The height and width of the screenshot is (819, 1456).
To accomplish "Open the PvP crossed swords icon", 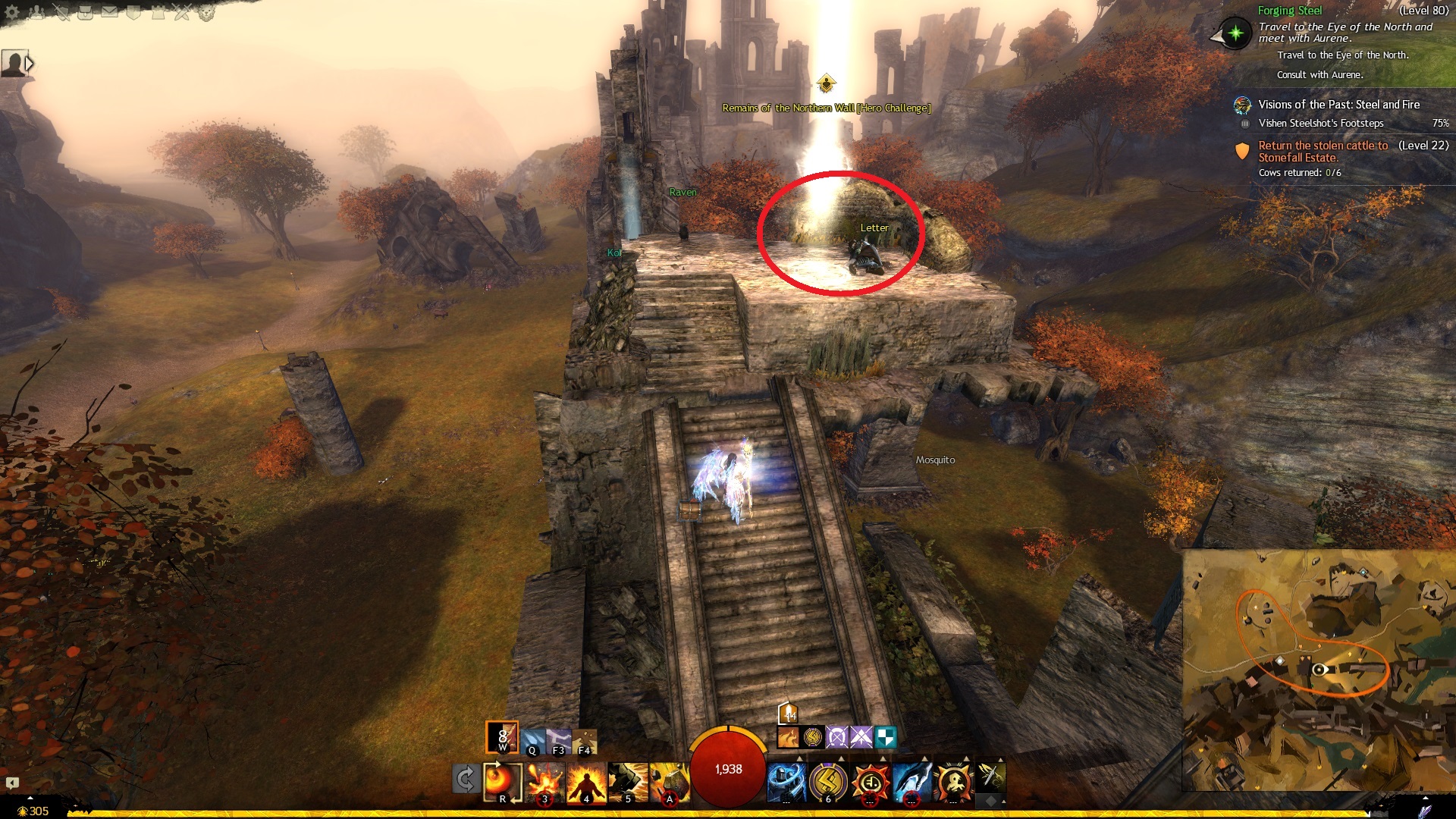I will pyautogui.click(x=182, y=12).
